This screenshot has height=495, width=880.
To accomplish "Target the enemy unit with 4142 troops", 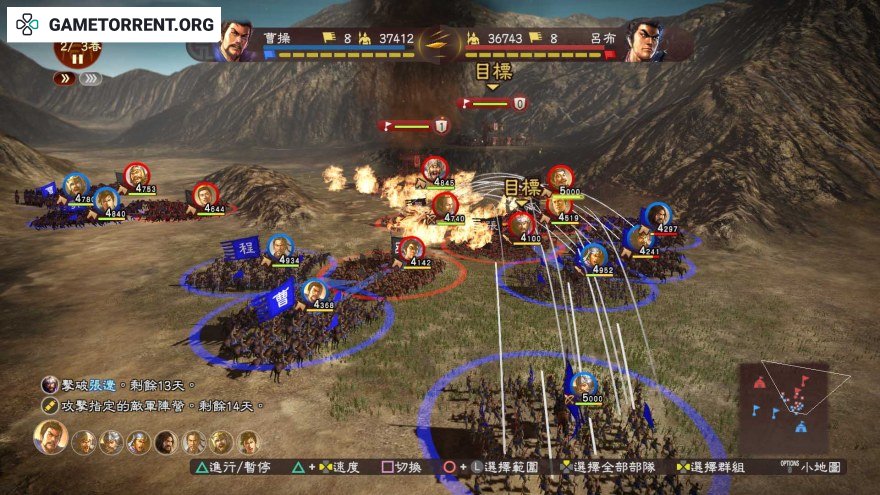I will click(411, 248).
